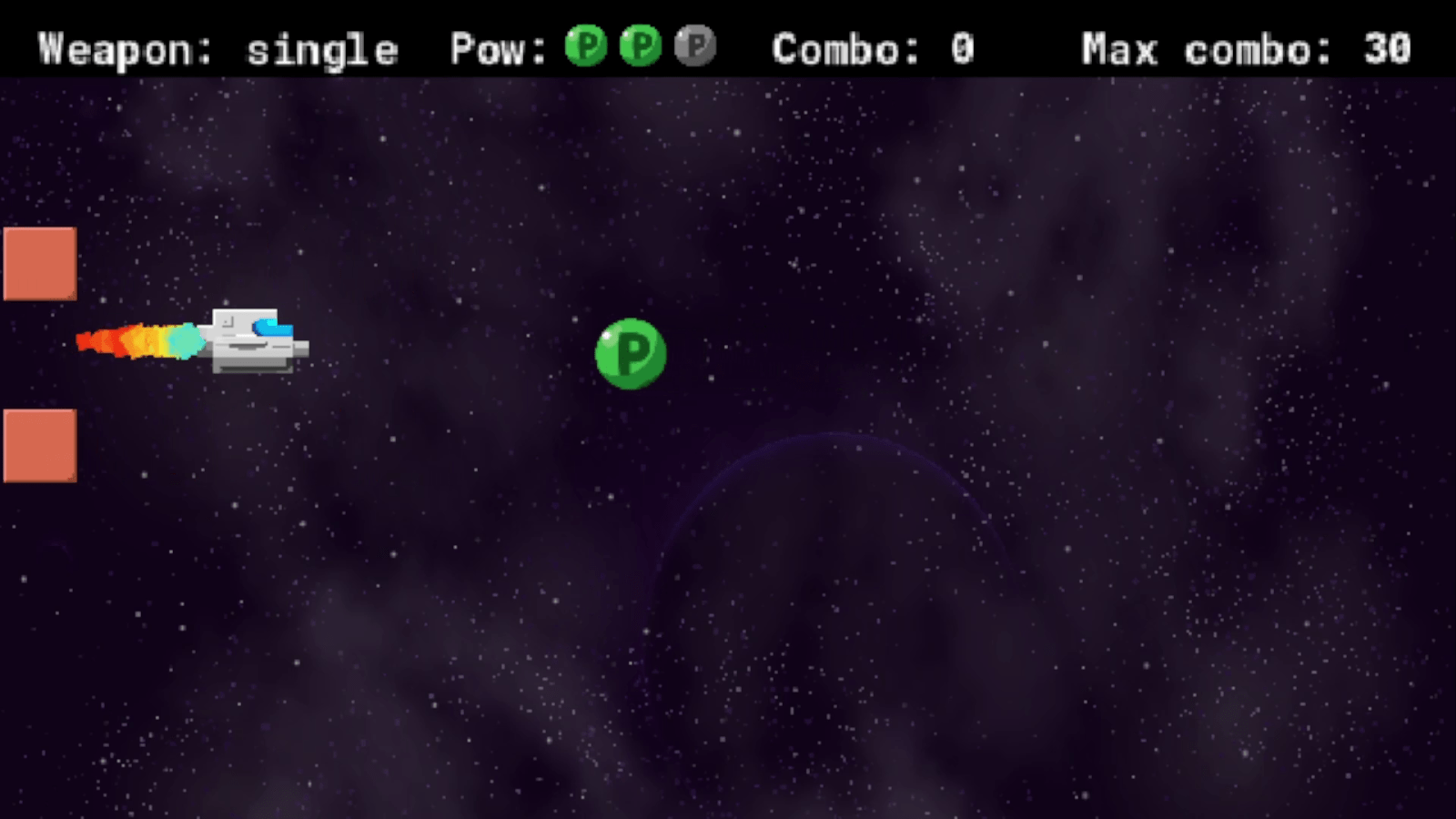Click the highlighted shine dot on the power-up orb
This screenshot has height=819, width=1456.
coord(608,335)
